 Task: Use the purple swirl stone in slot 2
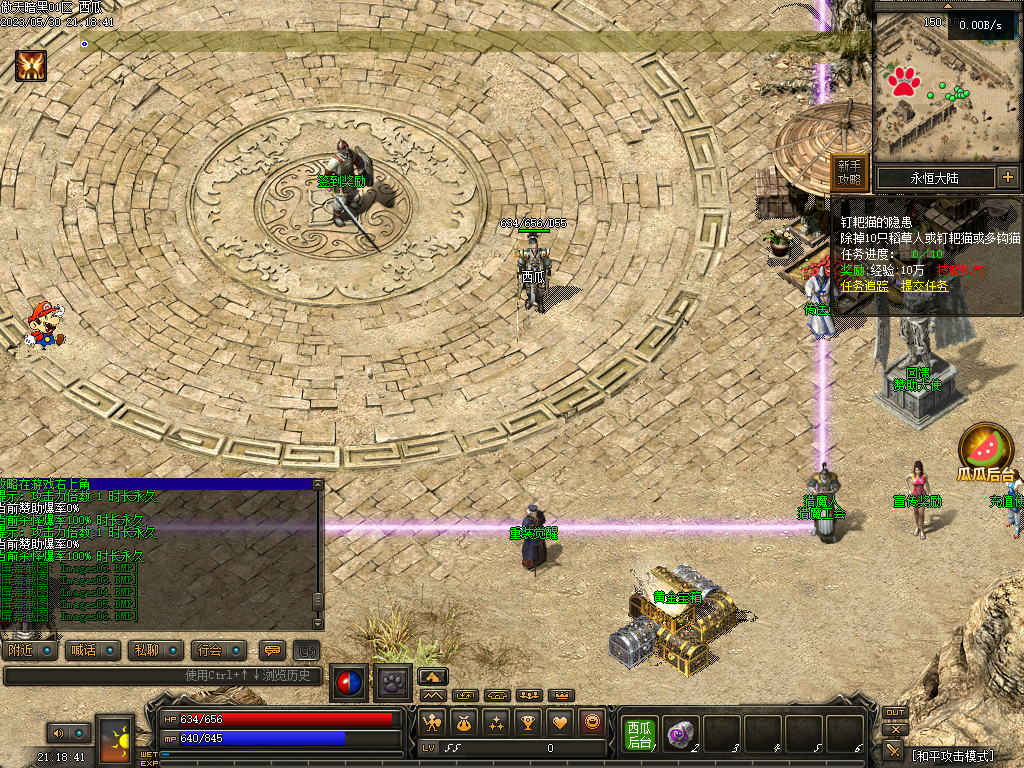(x=679, y=734)
